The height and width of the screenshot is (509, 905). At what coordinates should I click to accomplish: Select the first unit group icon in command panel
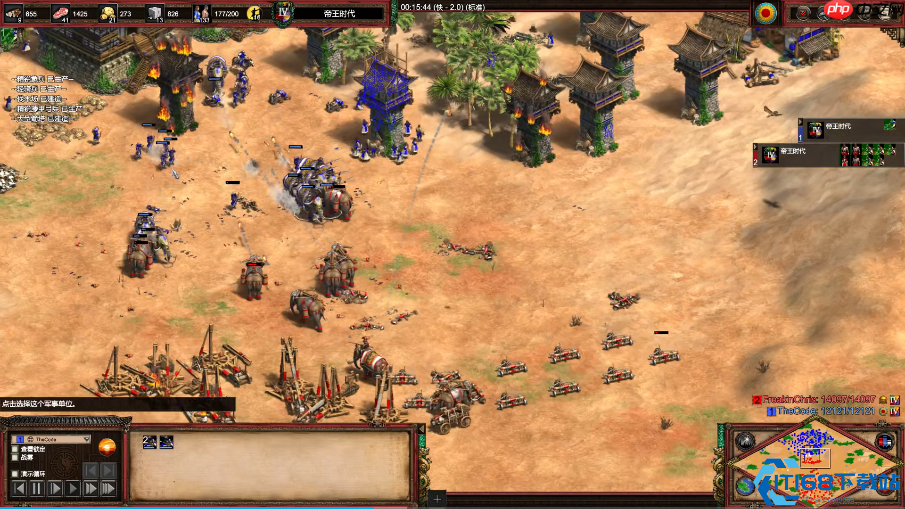[150, 441]
